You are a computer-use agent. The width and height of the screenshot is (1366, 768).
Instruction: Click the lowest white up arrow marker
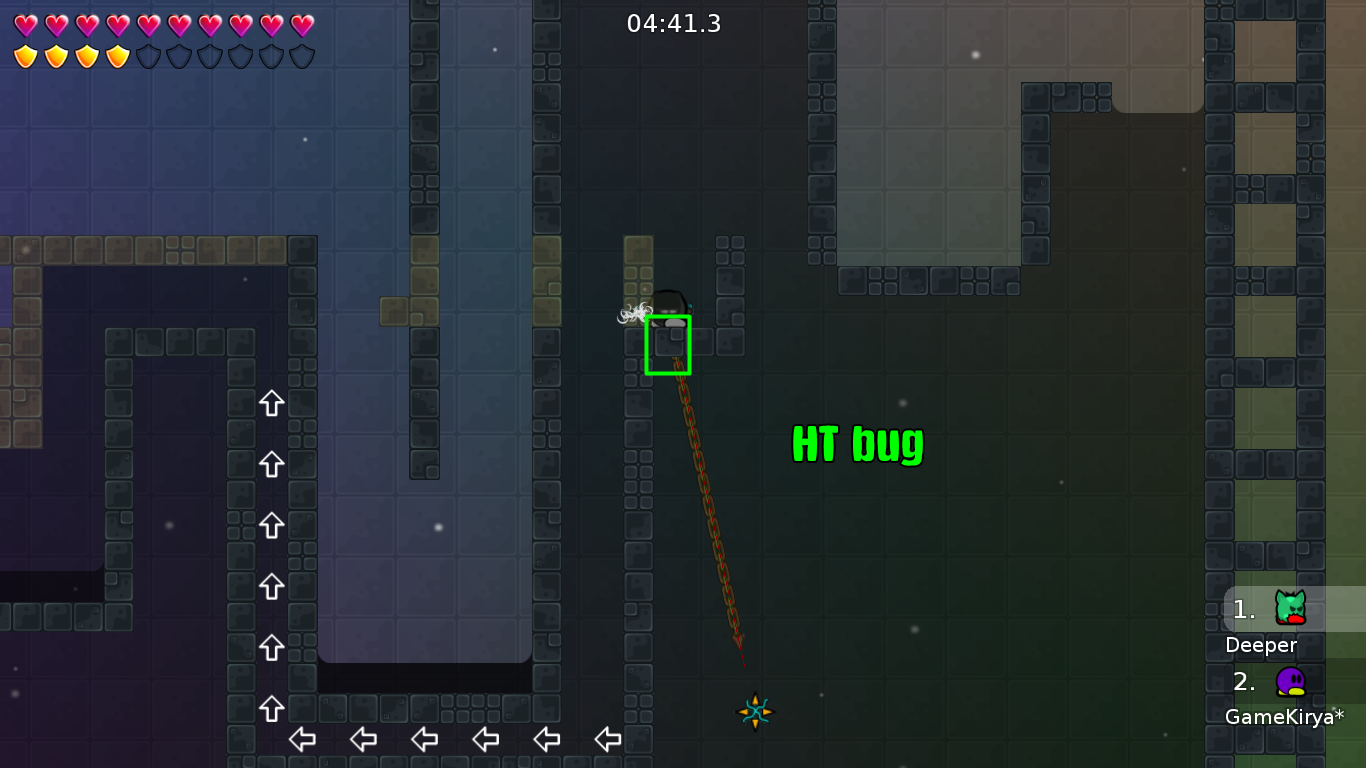coord(271,709)
